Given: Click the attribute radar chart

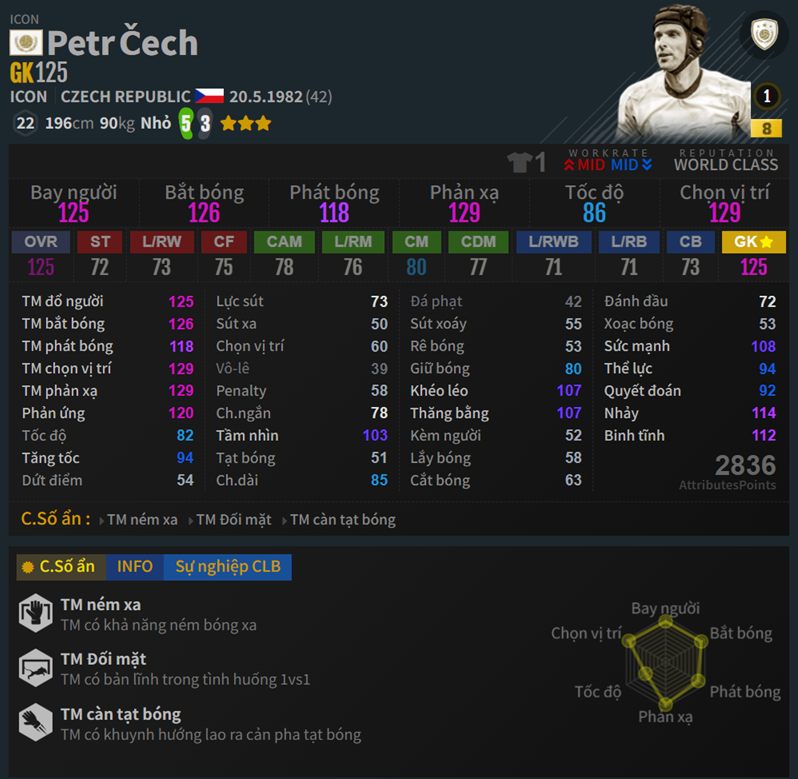Looking at the screenshot, I should coord(664,662).
